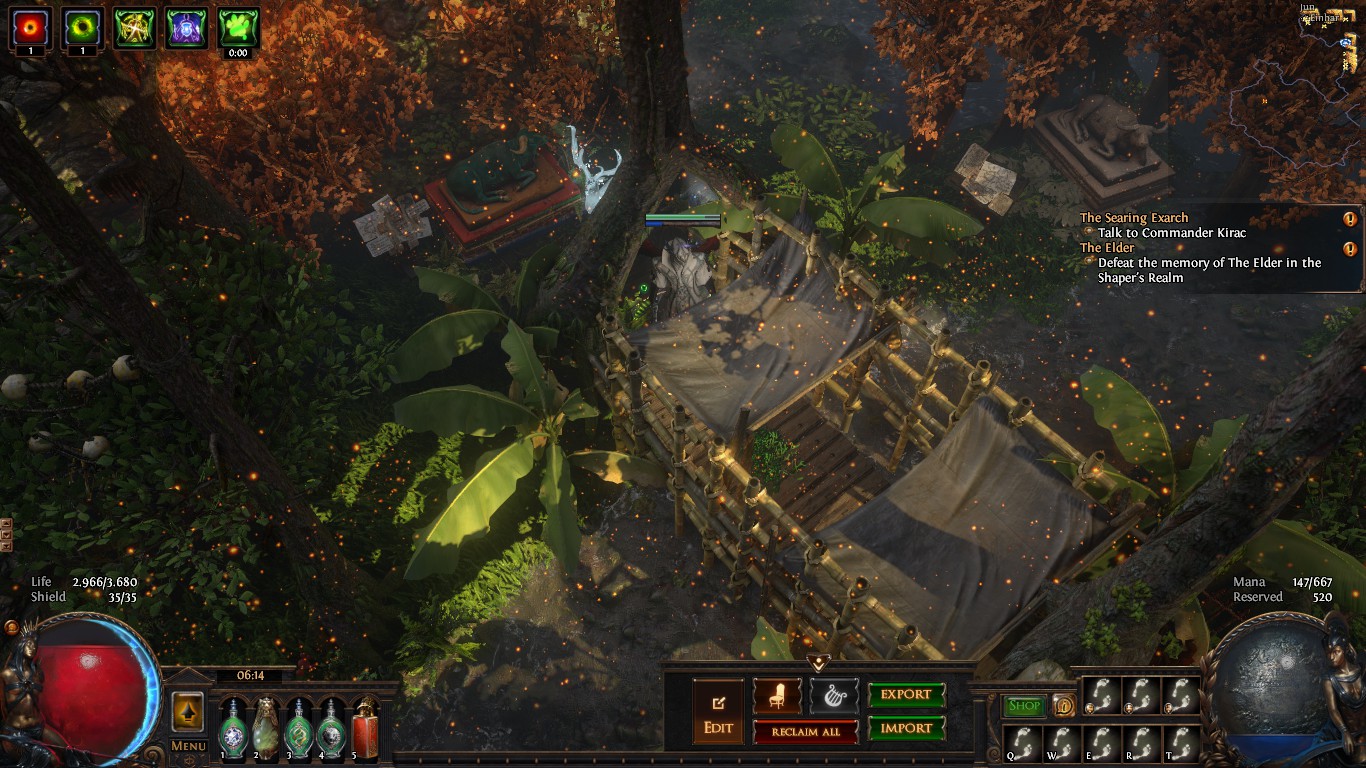Select the skill slot bound to Q
The image size is (1366, 768).
click(x=1022, y=743)
